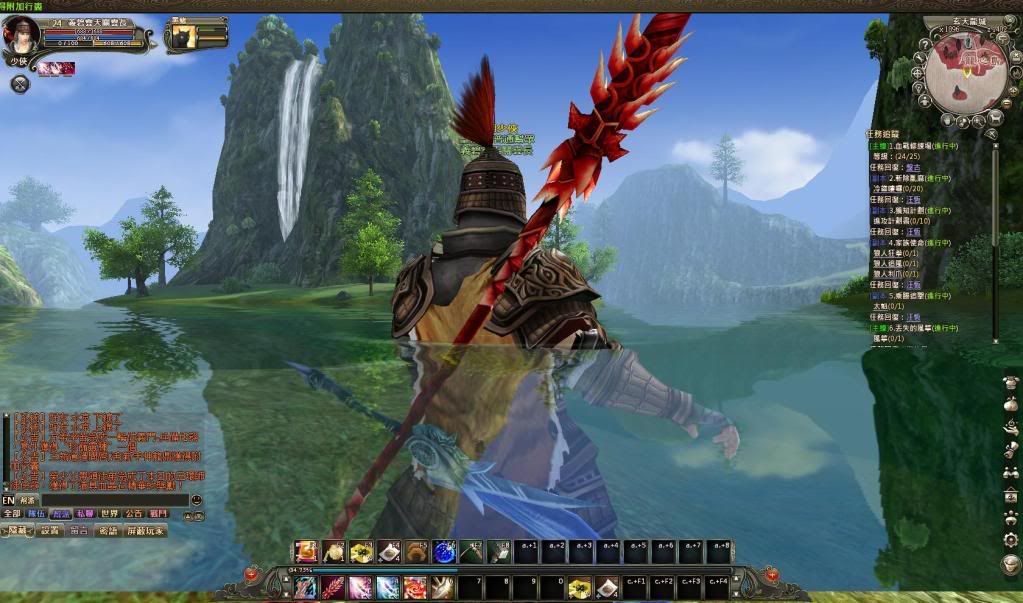
Task: Open chat 設置 settings
Action: [x=50, y=531]
